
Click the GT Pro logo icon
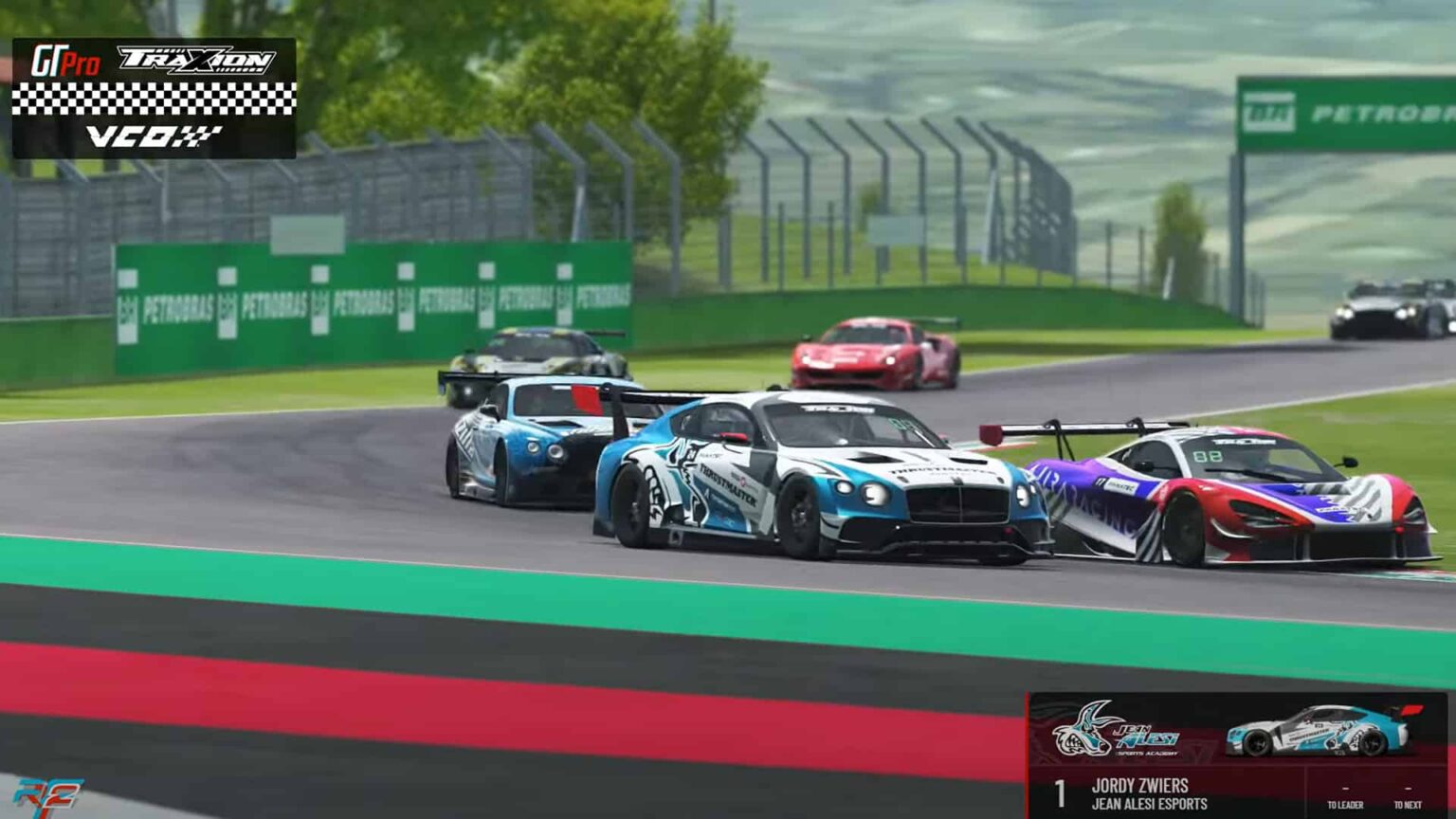click(66, 58)
